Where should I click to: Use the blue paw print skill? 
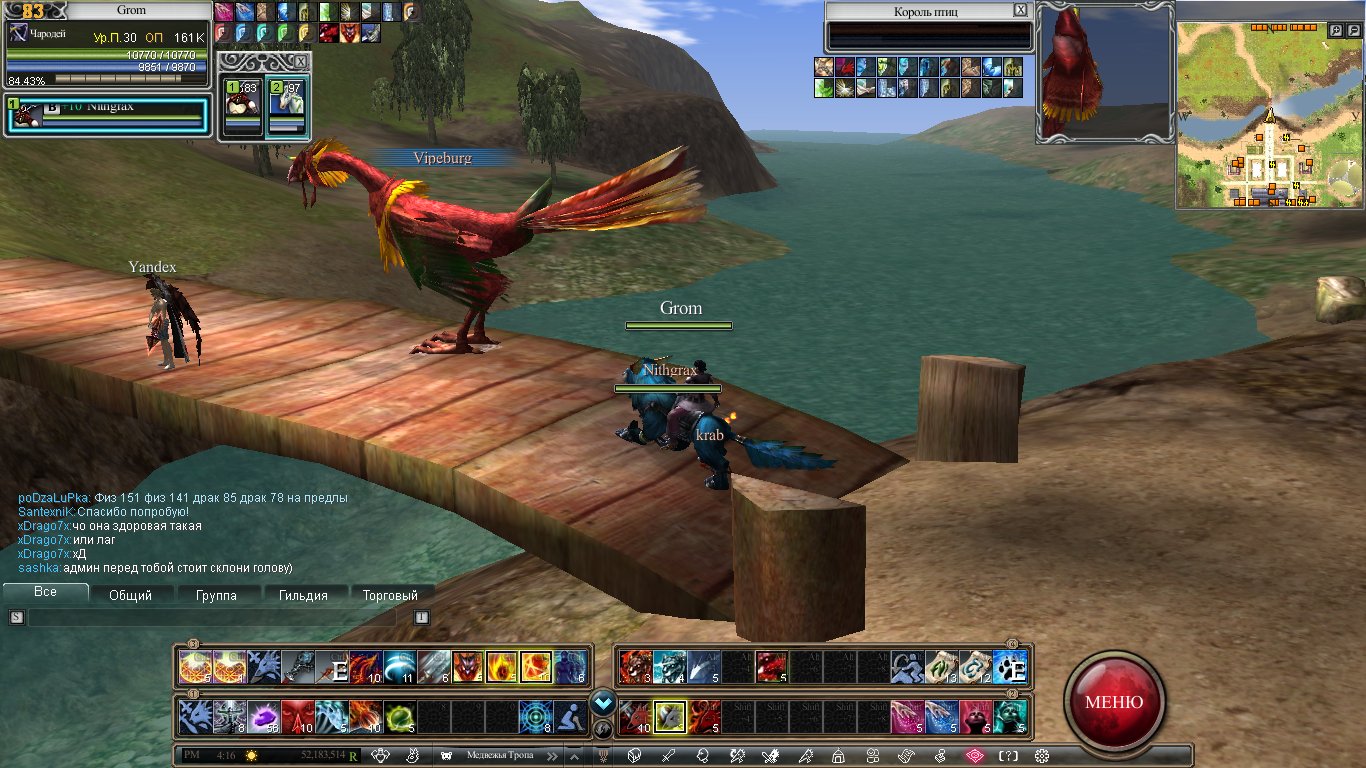click(x=1010, y=667)
